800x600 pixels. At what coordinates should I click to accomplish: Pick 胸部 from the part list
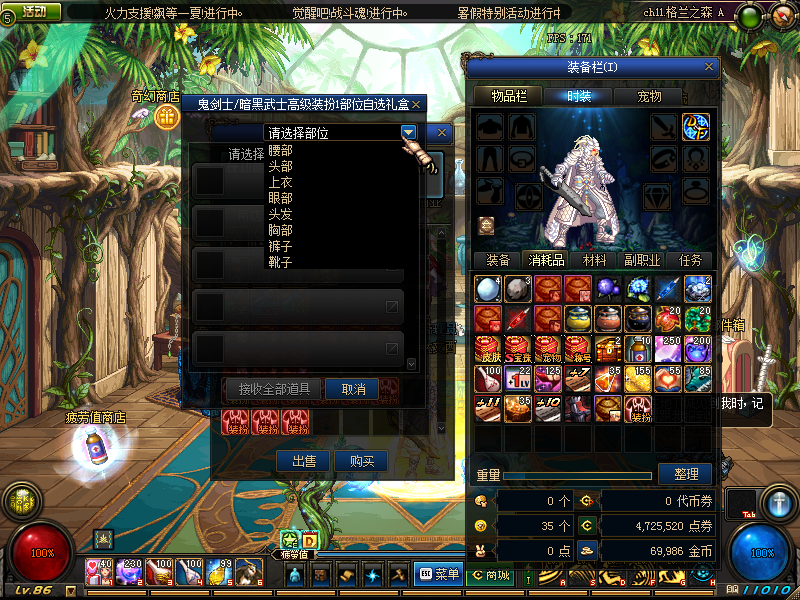(x=281, y=231)
